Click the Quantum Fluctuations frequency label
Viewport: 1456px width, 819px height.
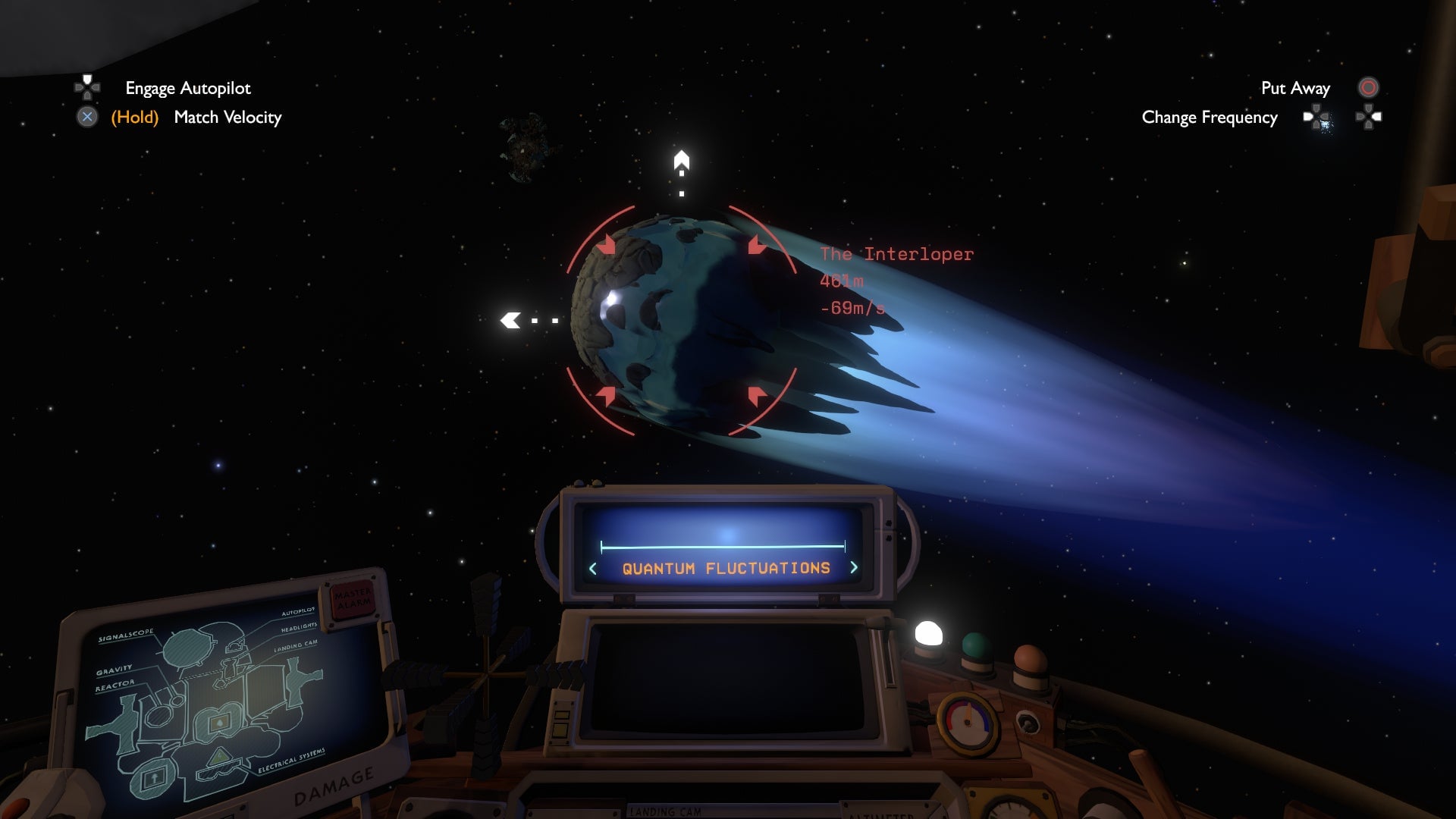click(x=726, y=568)
